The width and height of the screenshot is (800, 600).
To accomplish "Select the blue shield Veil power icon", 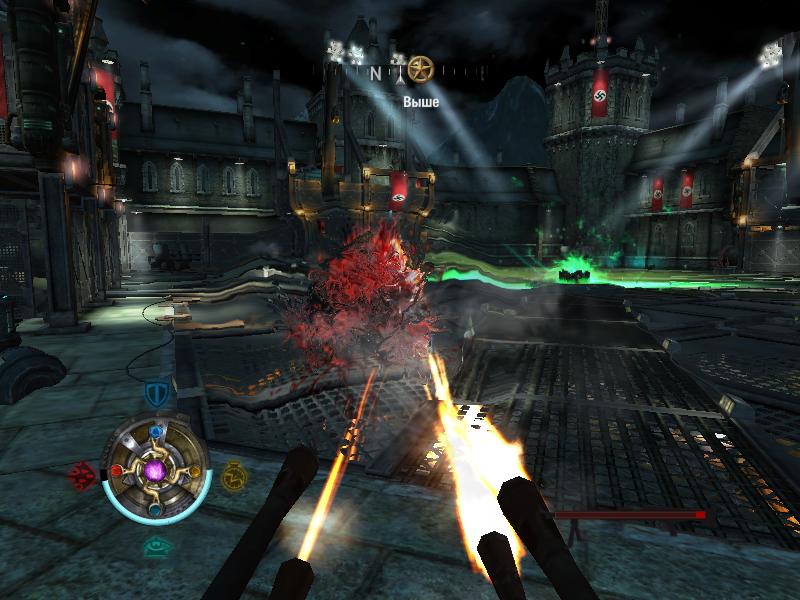I will 155,393.
